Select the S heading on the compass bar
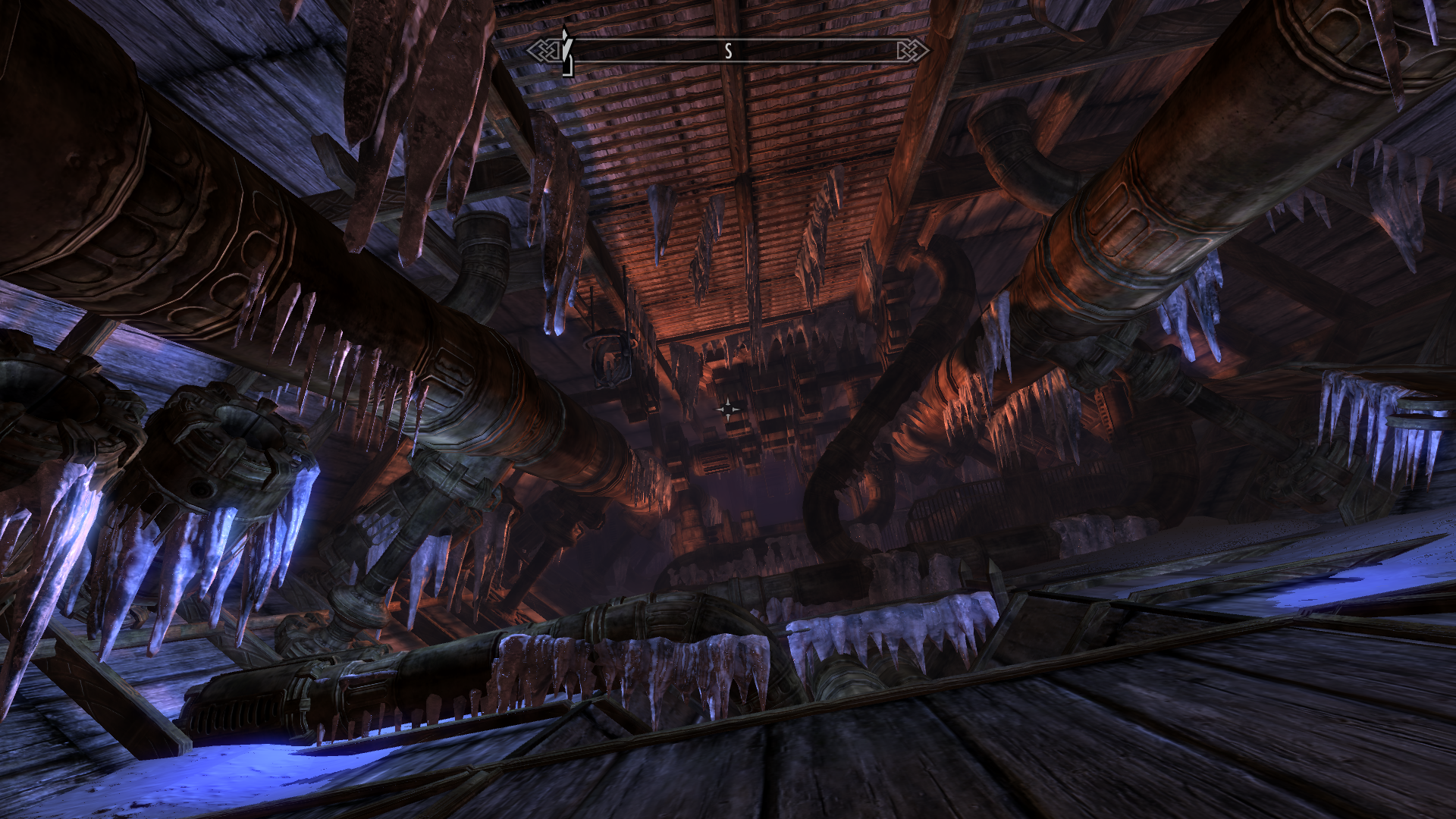This screenshot has width=1456, height=819. pyautogui.click(x=728, y=51)
